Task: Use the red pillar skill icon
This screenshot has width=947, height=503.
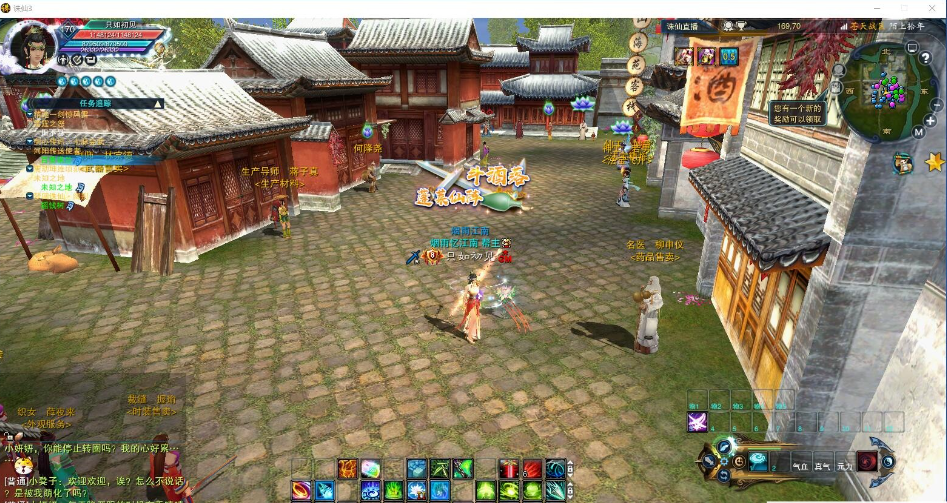Action: point(510,468)
